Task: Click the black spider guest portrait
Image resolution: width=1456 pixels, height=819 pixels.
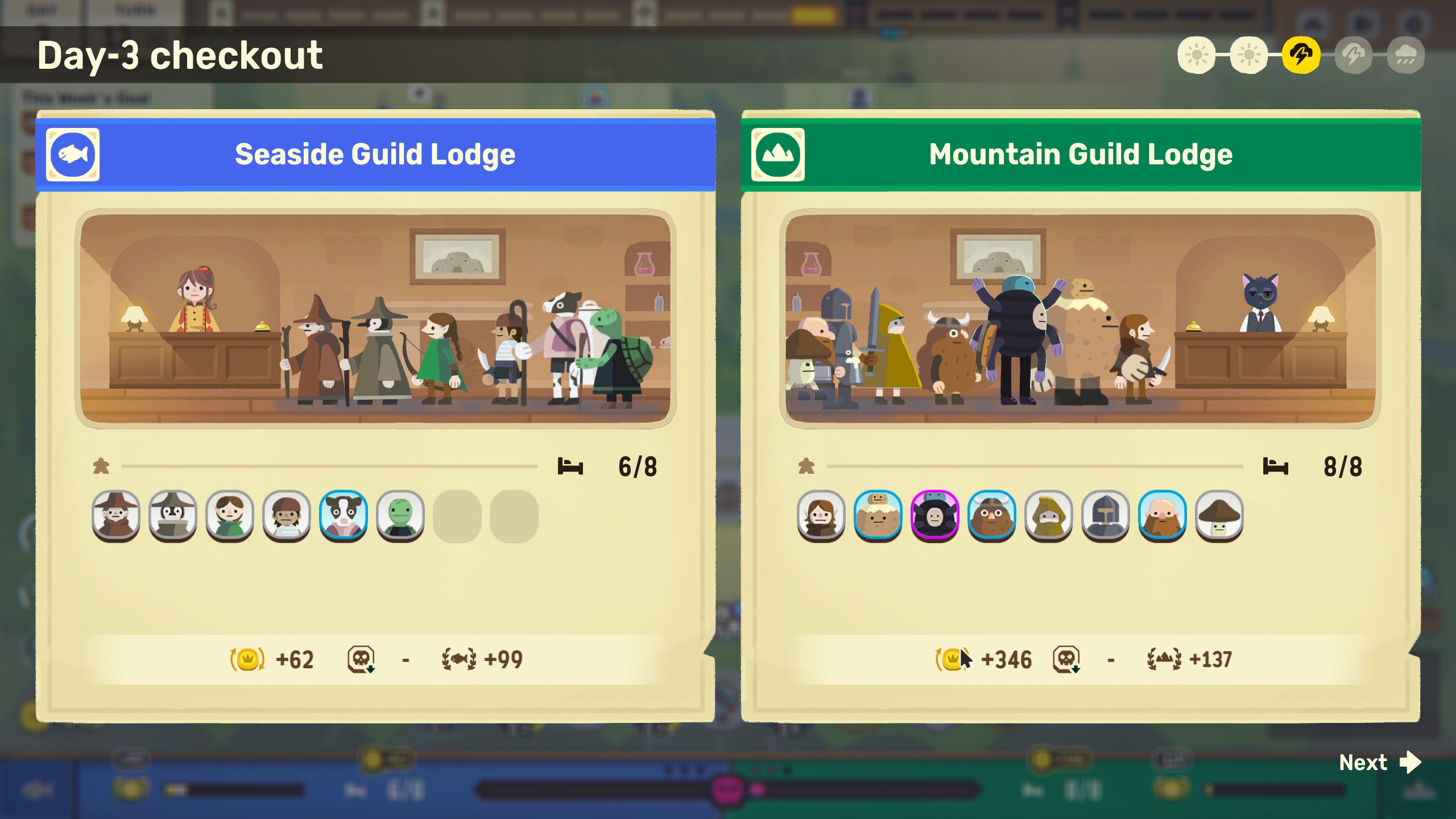Action: point(935,515)
